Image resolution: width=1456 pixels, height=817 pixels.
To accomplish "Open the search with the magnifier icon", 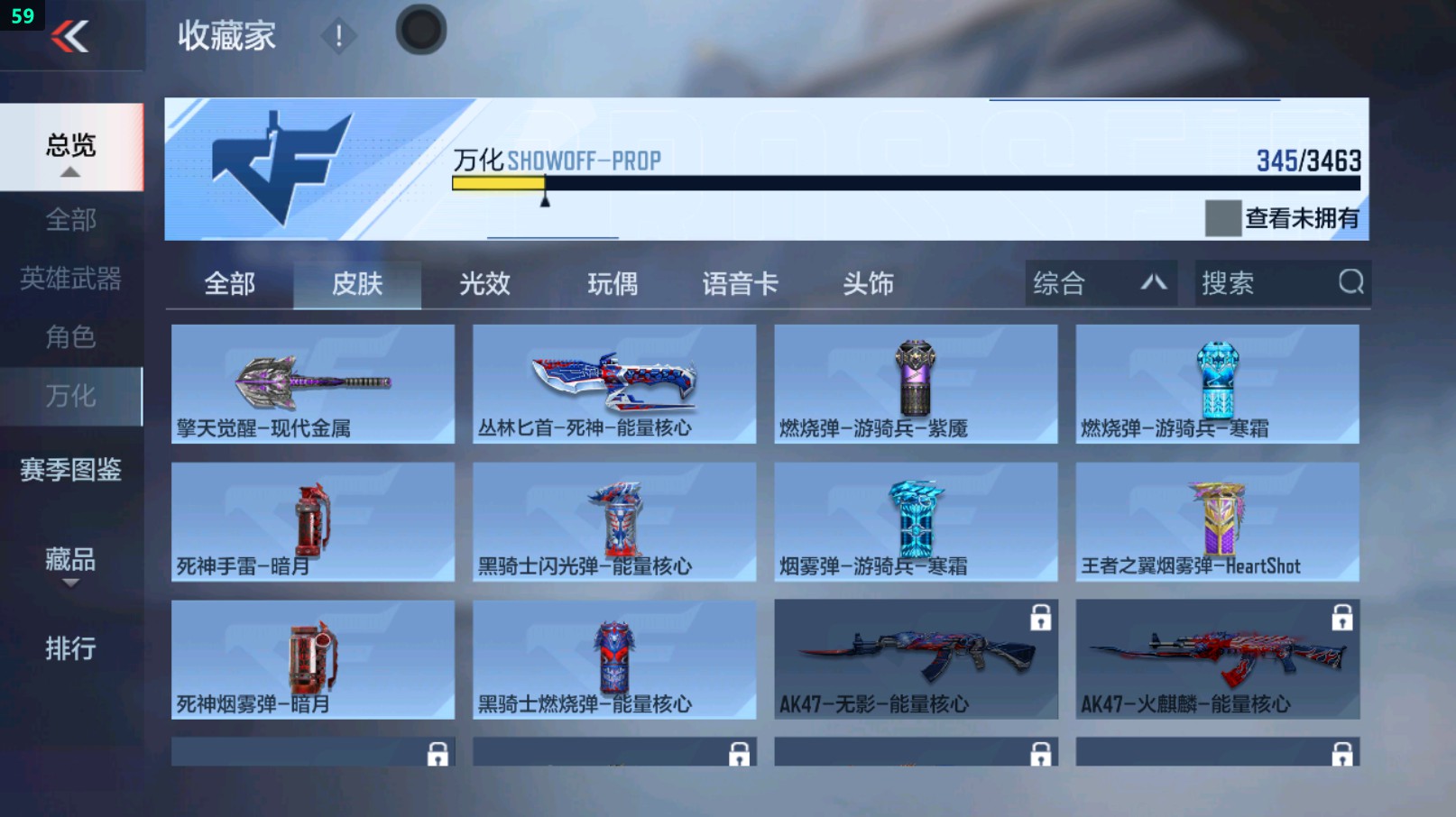I will [x=1350, y=283].
